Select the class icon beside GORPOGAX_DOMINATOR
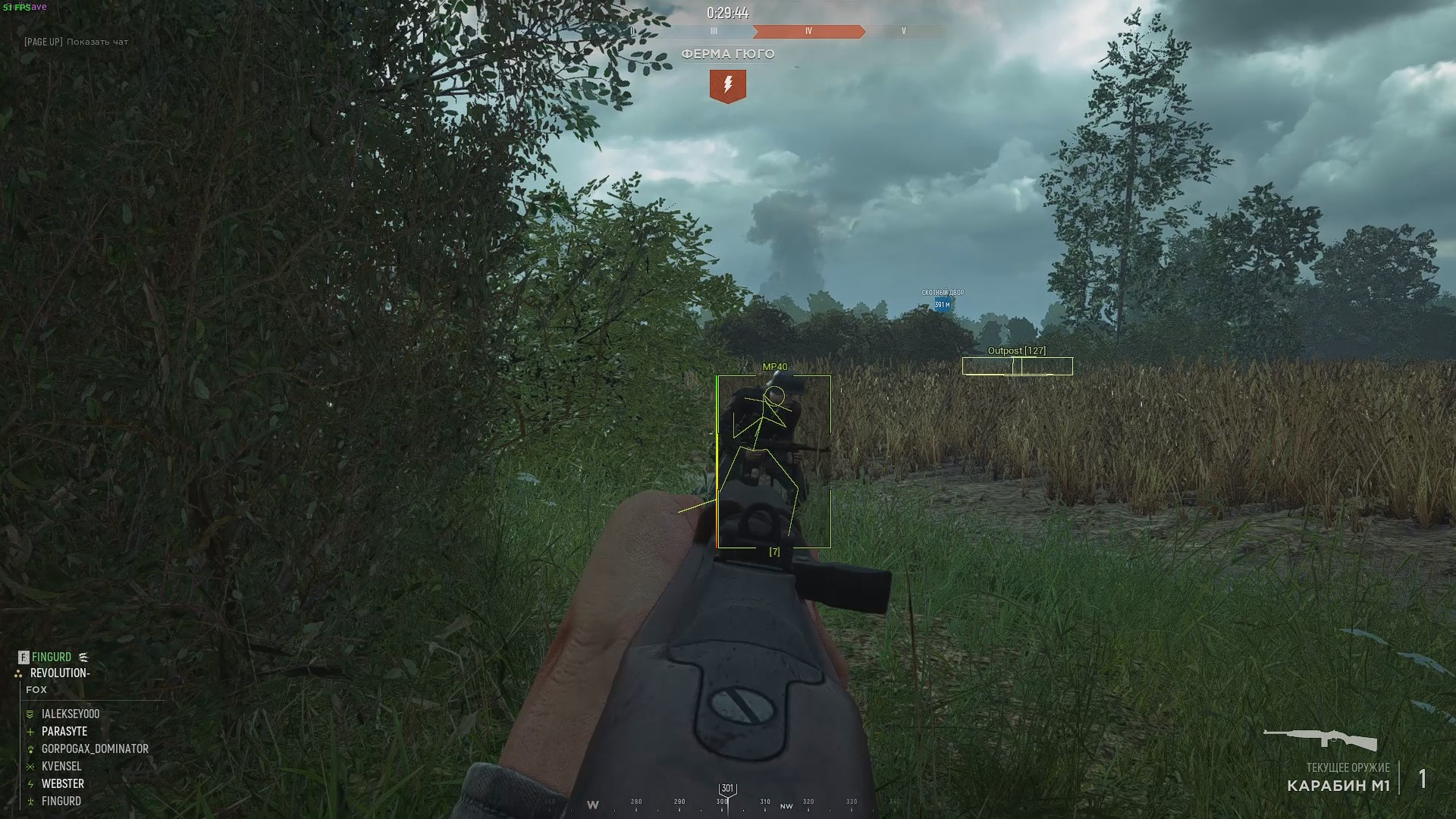Image resolution: width=1456 pixels, height=819 pixels. (x=30, y=748)
